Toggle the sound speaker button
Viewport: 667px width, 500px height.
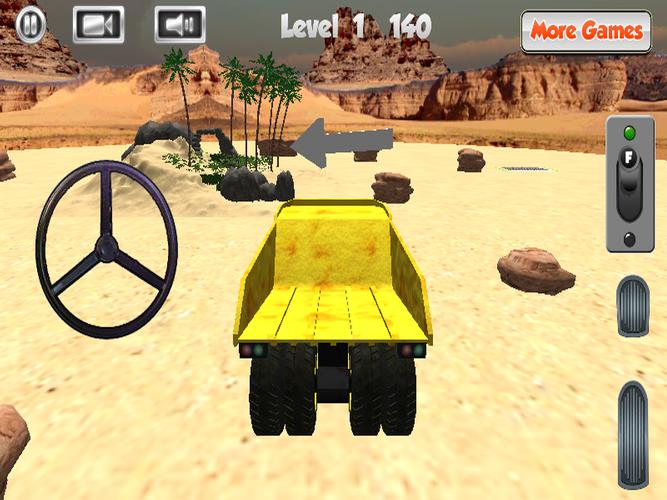pyautogui.click(x=179, y=24)
